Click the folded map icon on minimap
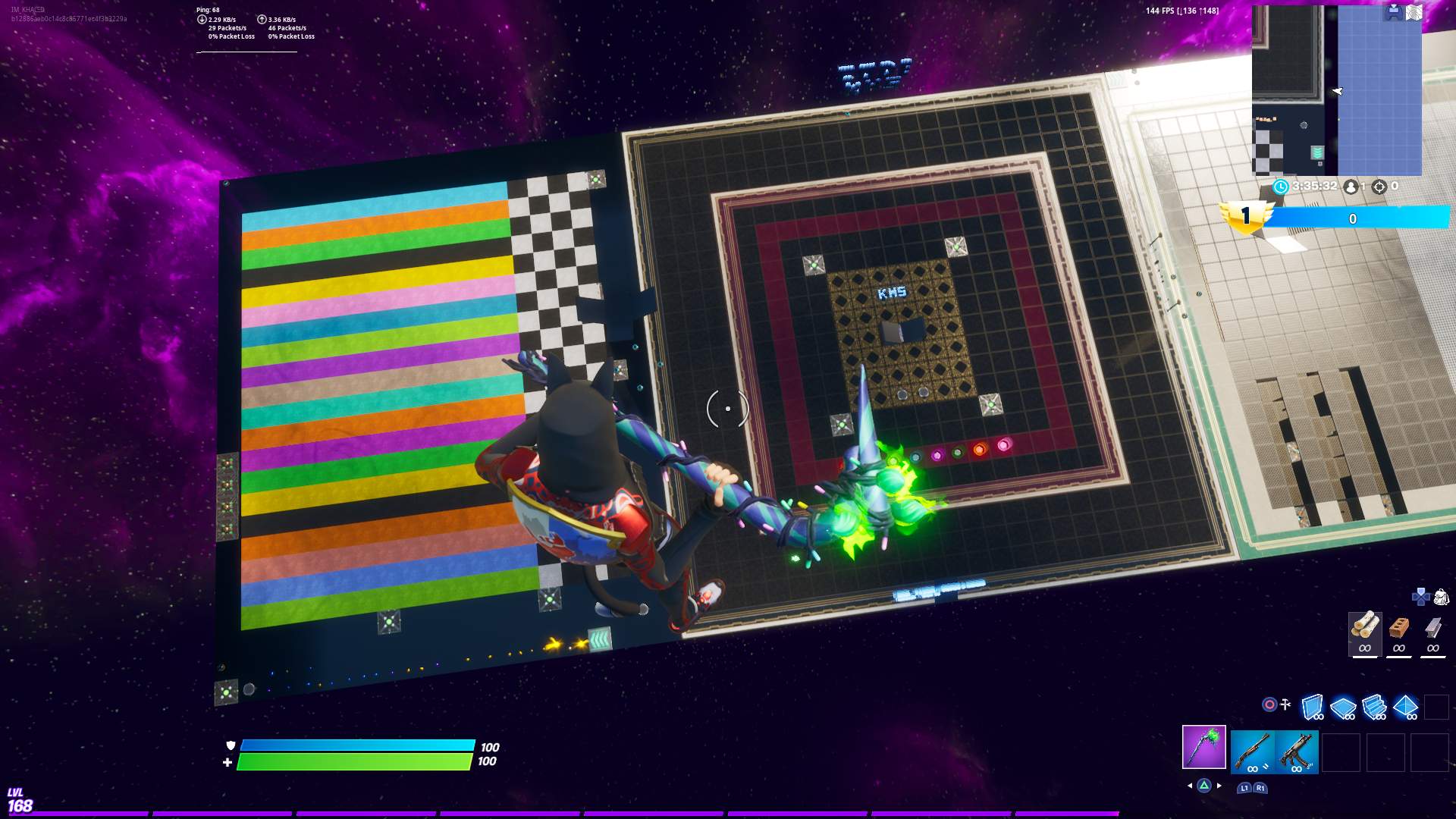Viewport: 1456px width, 819px height. (1414, 13)
